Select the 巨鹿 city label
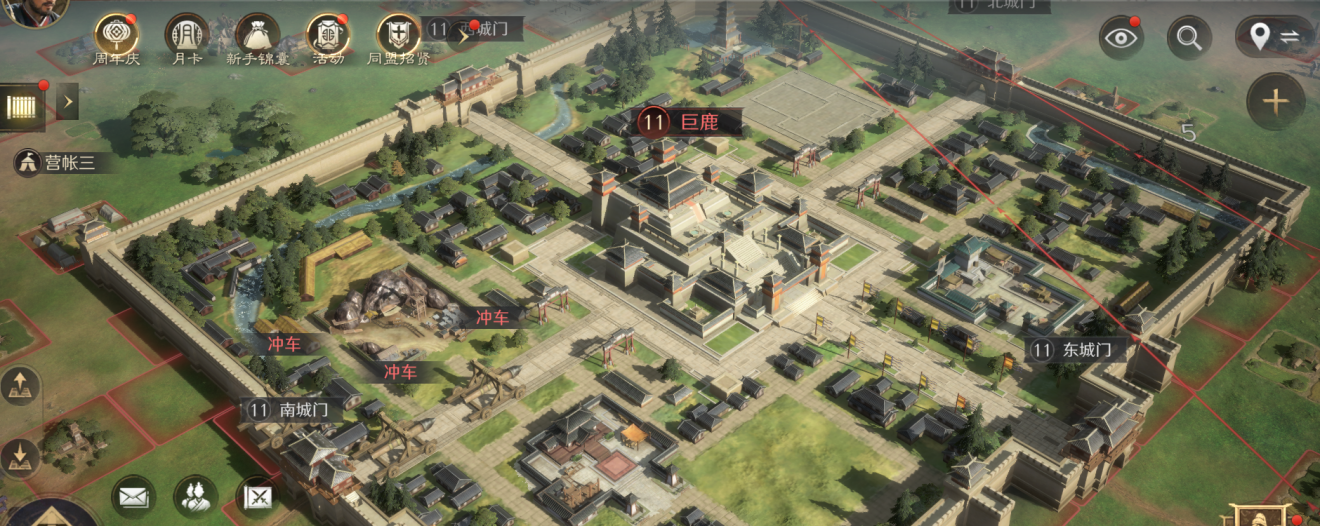 pos(690,123)
